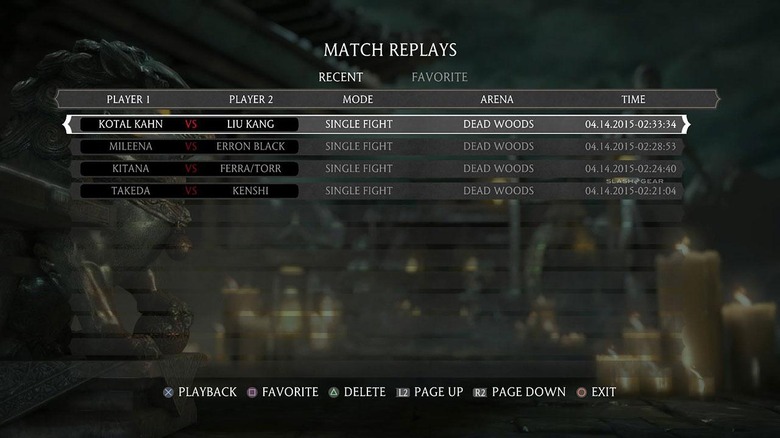Switch to the Favorite replays tab
This screenshot has height=438, width=780.
[439, 77]
